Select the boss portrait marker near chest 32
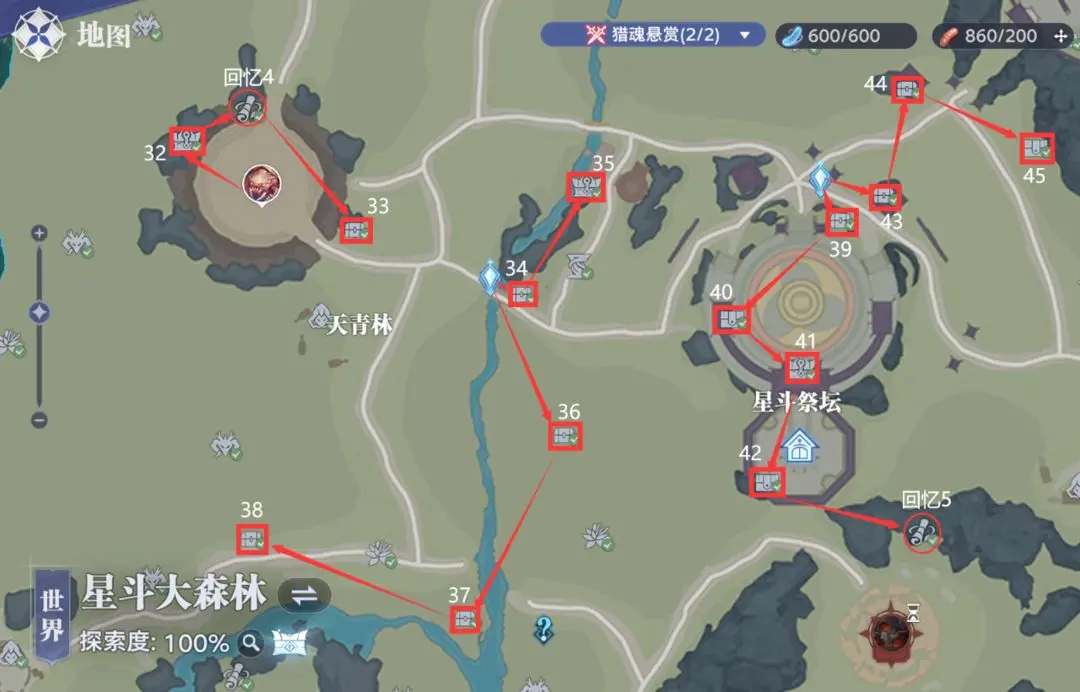This screenshot has height=692, width=1080. click(x=262, y=184)
